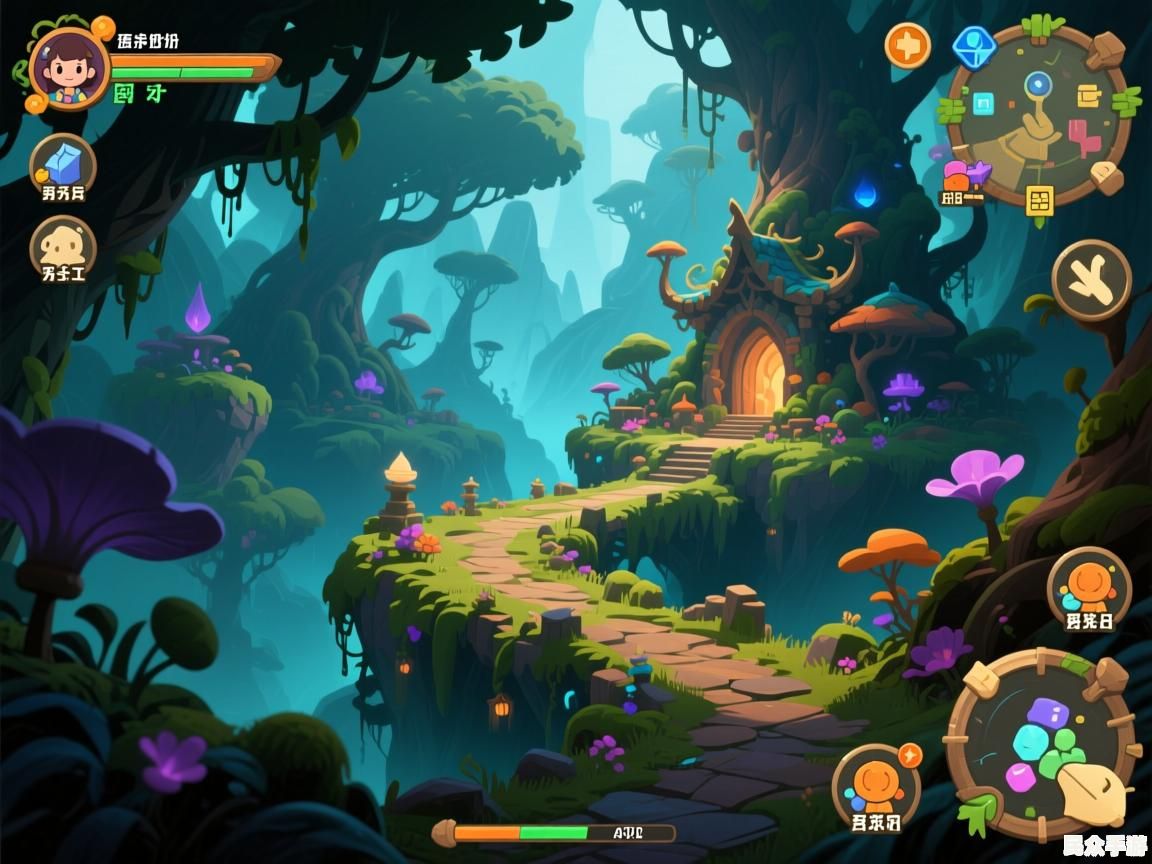Select the blue diamond gem icon
The image size is (1152, 864).
click(x=973, y=46)
